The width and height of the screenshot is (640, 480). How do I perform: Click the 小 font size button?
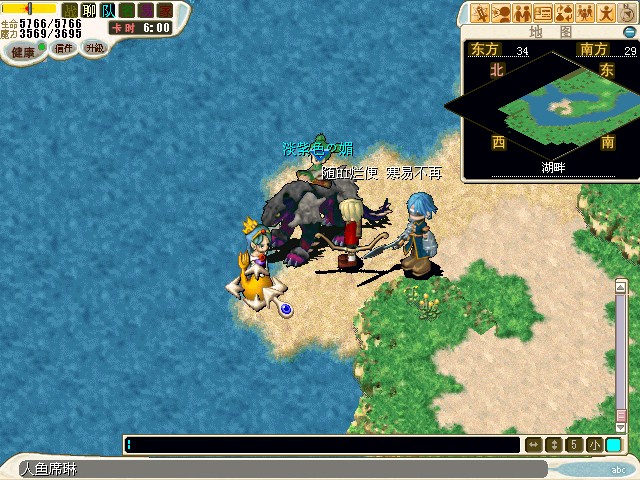pyautogui.click(x=594, y=445)
